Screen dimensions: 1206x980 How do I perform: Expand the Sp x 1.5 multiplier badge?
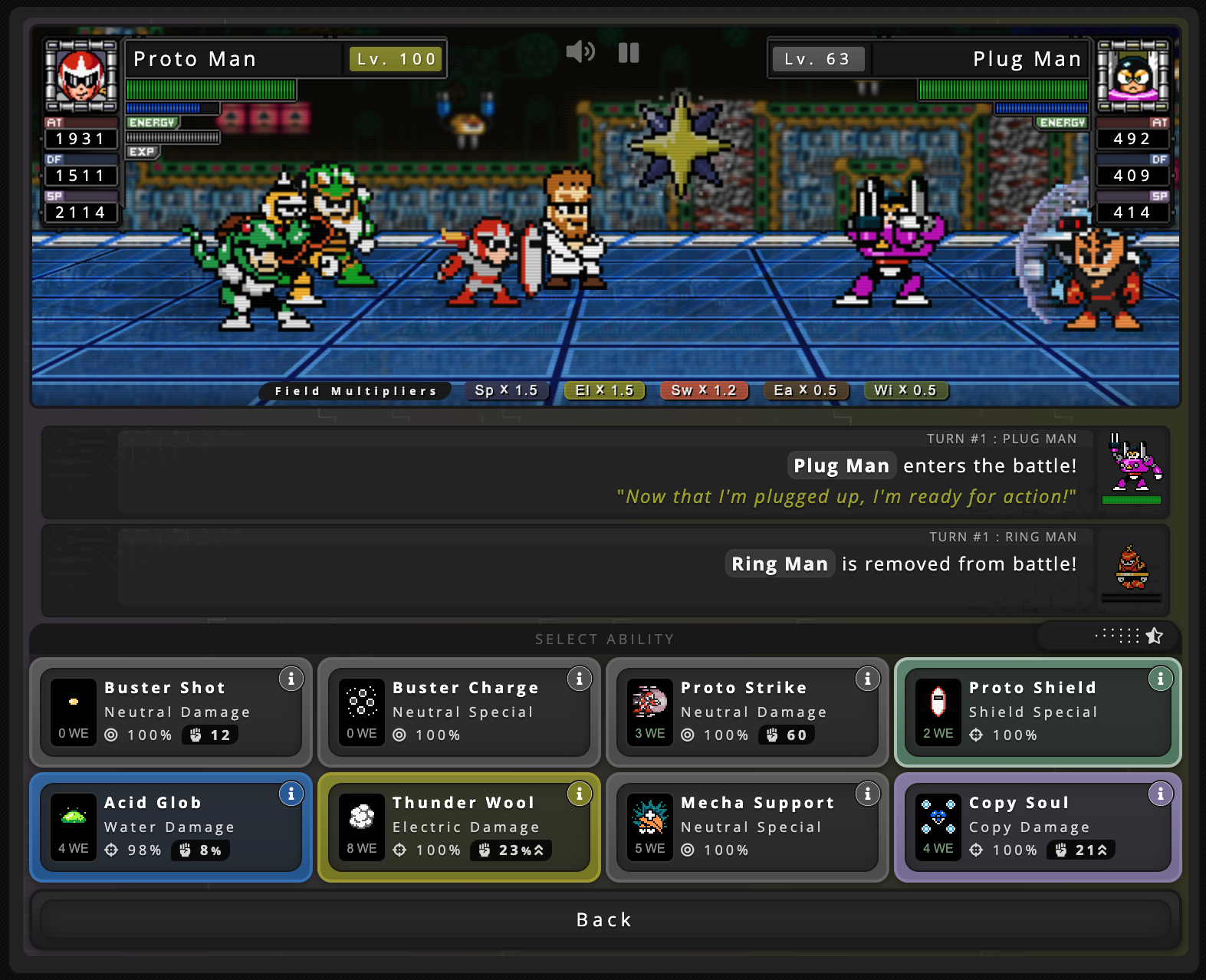(506, 390)
